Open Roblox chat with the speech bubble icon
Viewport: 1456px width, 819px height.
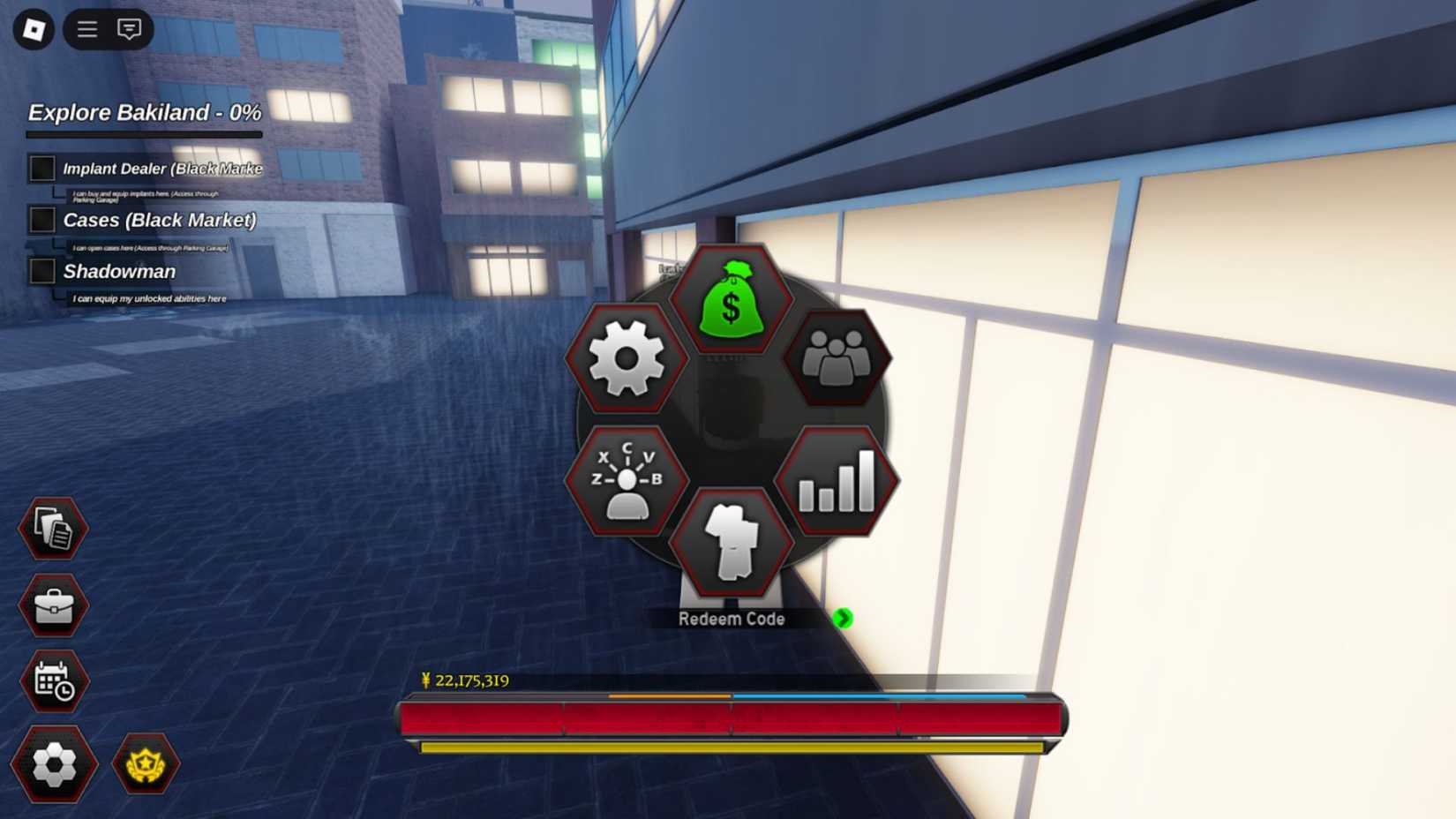pyautogui.click(x=129, y=29)
